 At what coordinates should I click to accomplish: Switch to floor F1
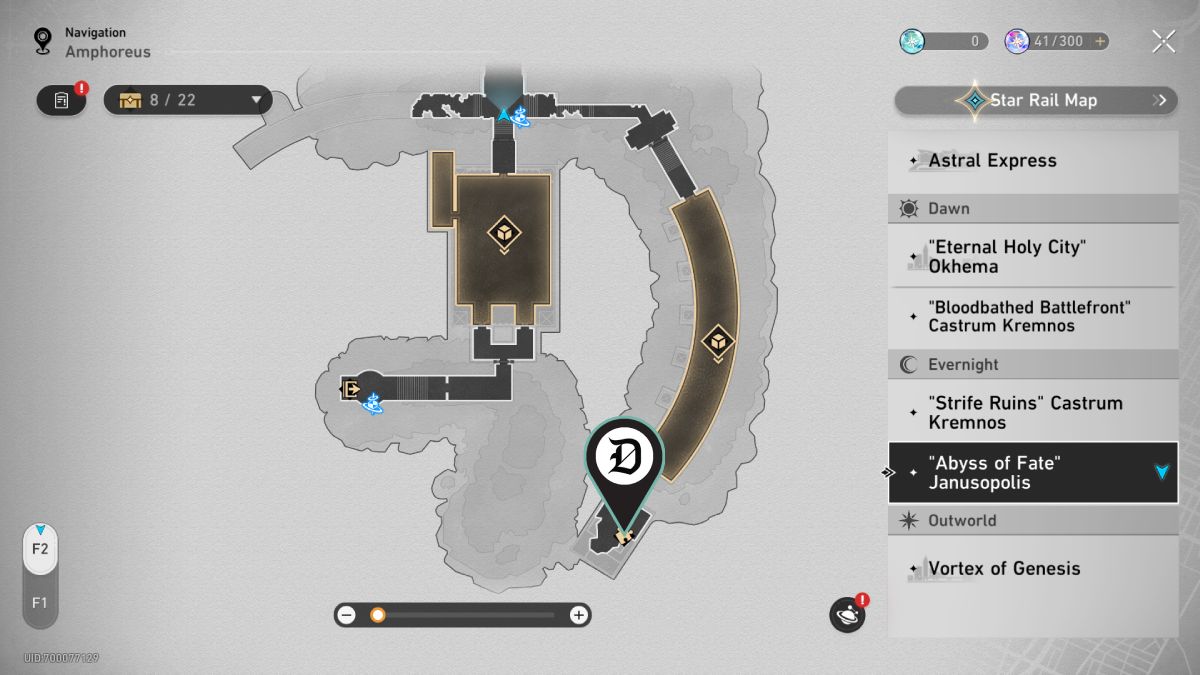point(40,603)
